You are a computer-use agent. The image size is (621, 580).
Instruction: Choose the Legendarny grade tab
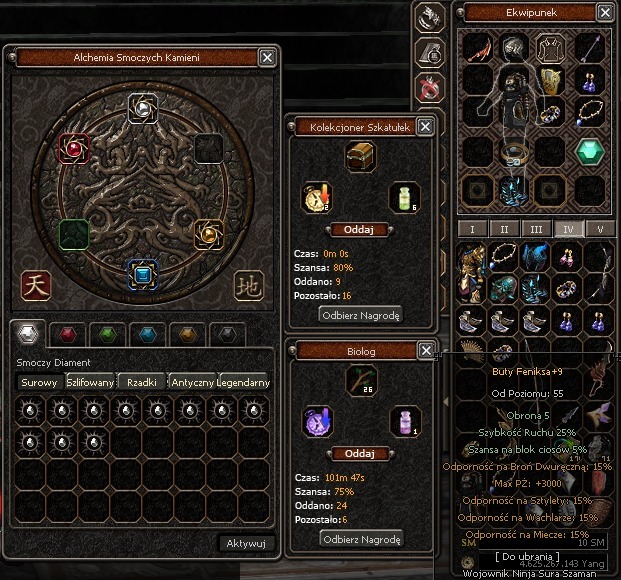[x=245, y=382]
